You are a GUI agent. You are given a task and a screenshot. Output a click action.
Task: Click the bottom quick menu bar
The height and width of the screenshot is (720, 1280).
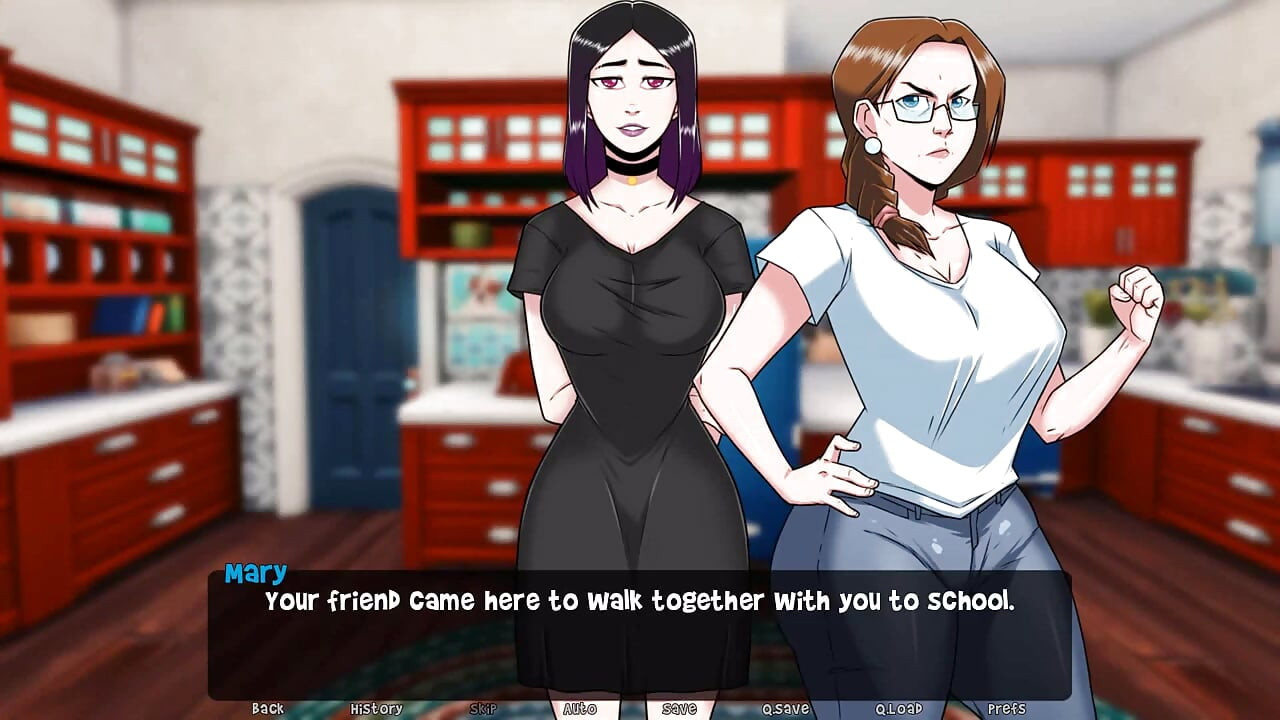click(x=640, y=708)
